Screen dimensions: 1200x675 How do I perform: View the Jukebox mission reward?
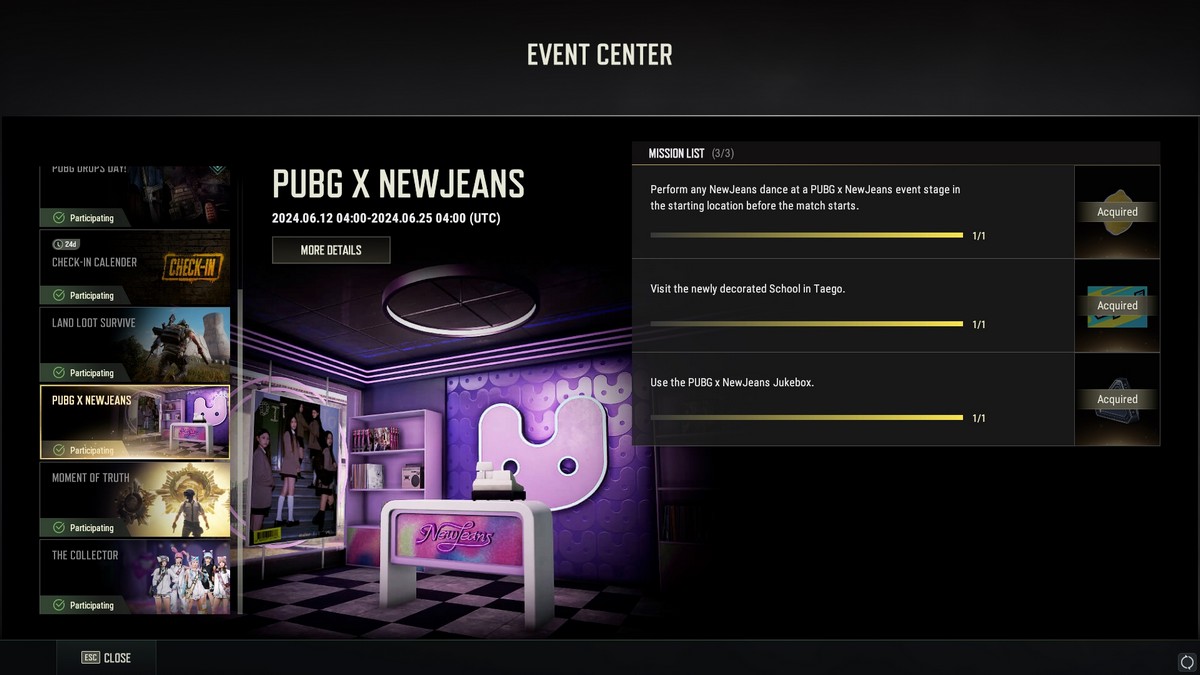coord(1117,399)
